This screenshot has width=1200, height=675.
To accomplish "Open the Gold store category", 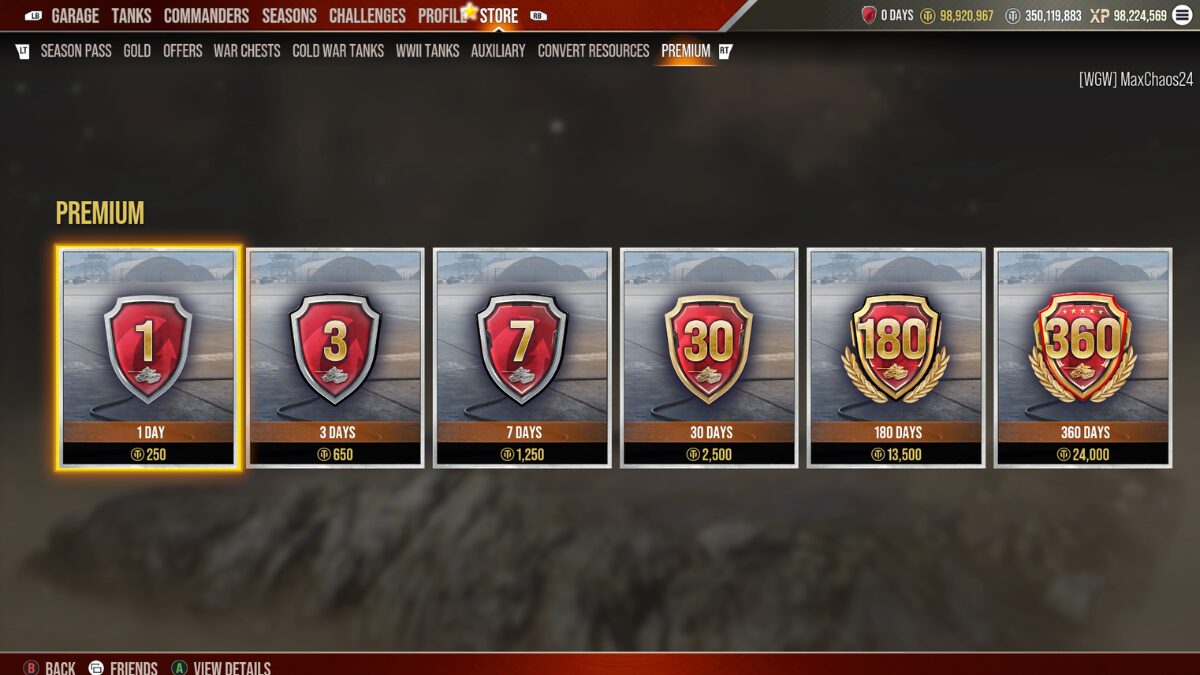I will (137, 51).
